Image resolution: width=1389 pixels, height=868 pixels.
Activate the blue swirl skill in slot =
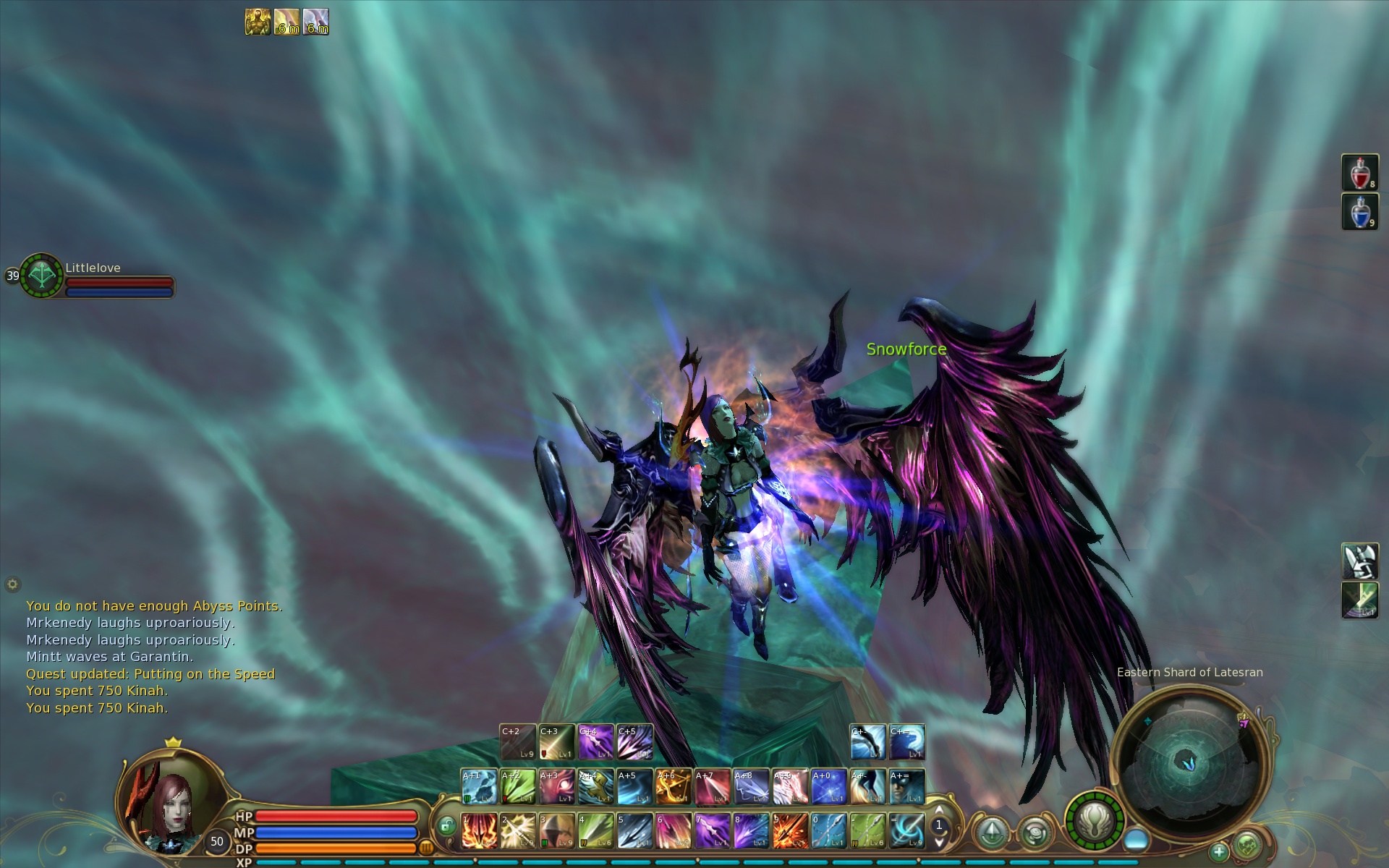[x=907, y=830]
